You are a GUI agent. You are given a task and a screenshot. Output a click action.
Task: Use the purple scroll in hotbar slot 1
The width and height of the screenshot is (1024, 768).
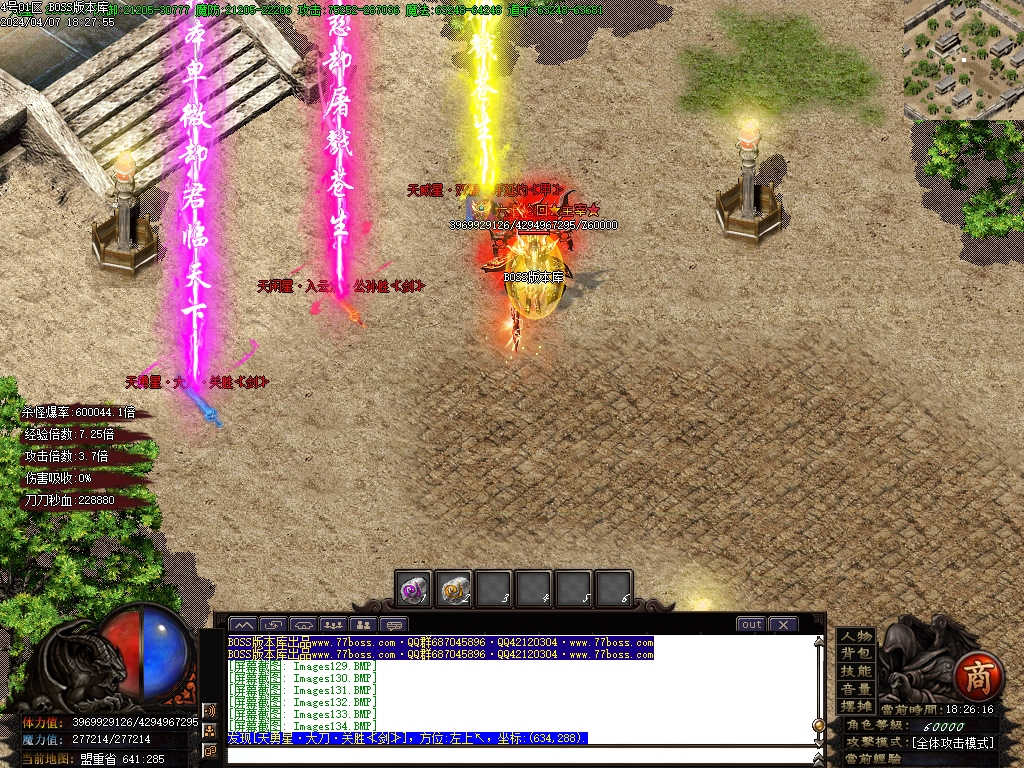click(412, 589)
